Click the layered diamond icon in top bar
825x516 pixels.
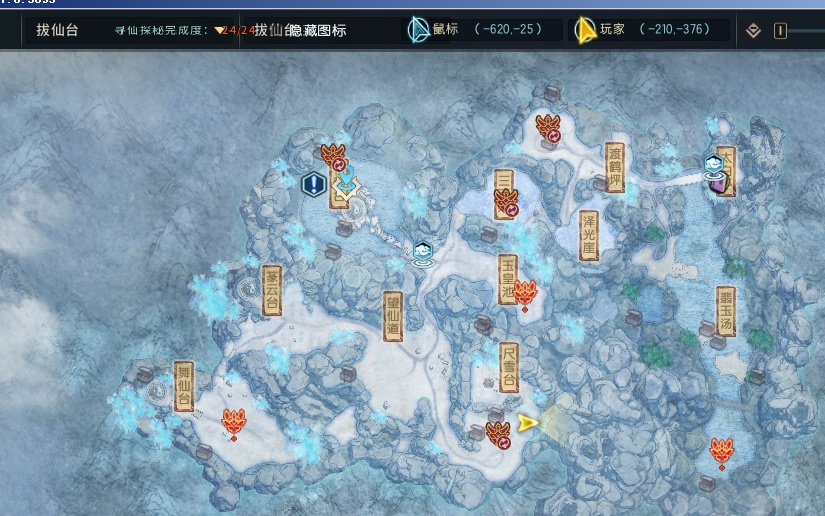(x=754, y=31)
